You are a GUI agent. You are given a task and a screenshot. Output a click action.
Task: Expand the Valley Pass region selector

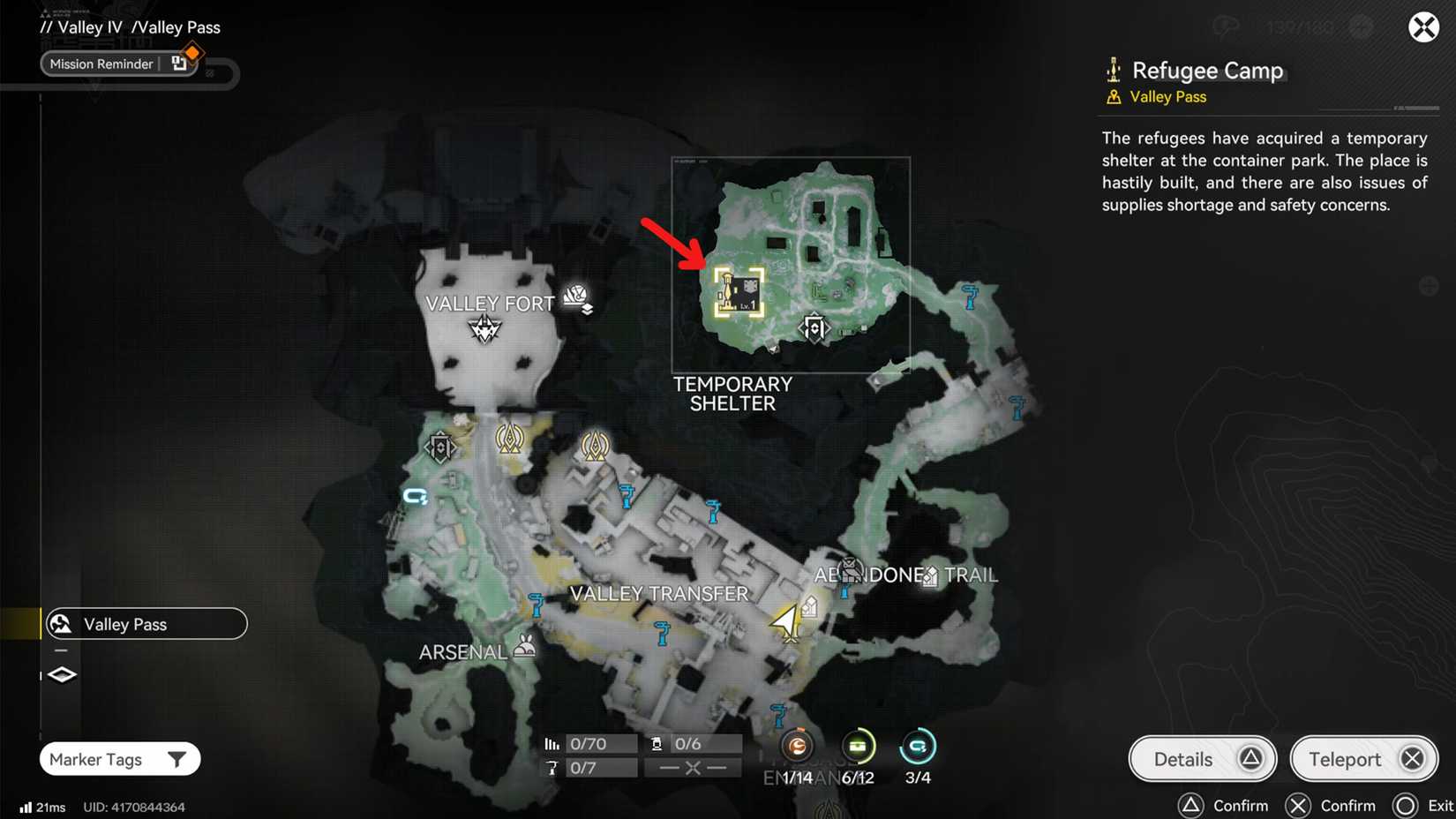coord(146,624)
